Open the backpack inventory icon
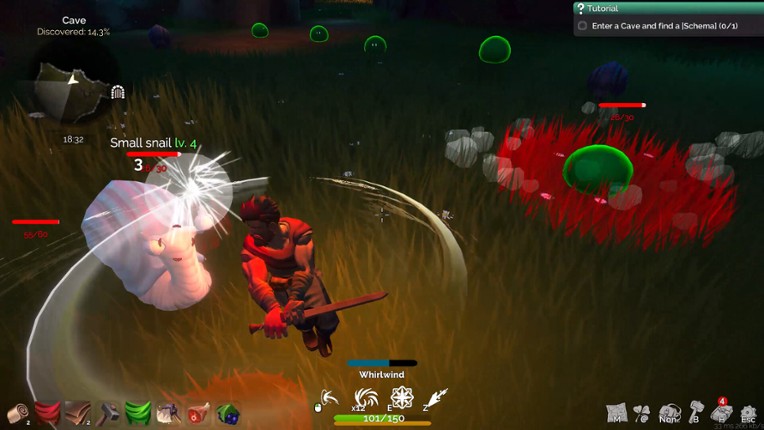 pos(670,412)
